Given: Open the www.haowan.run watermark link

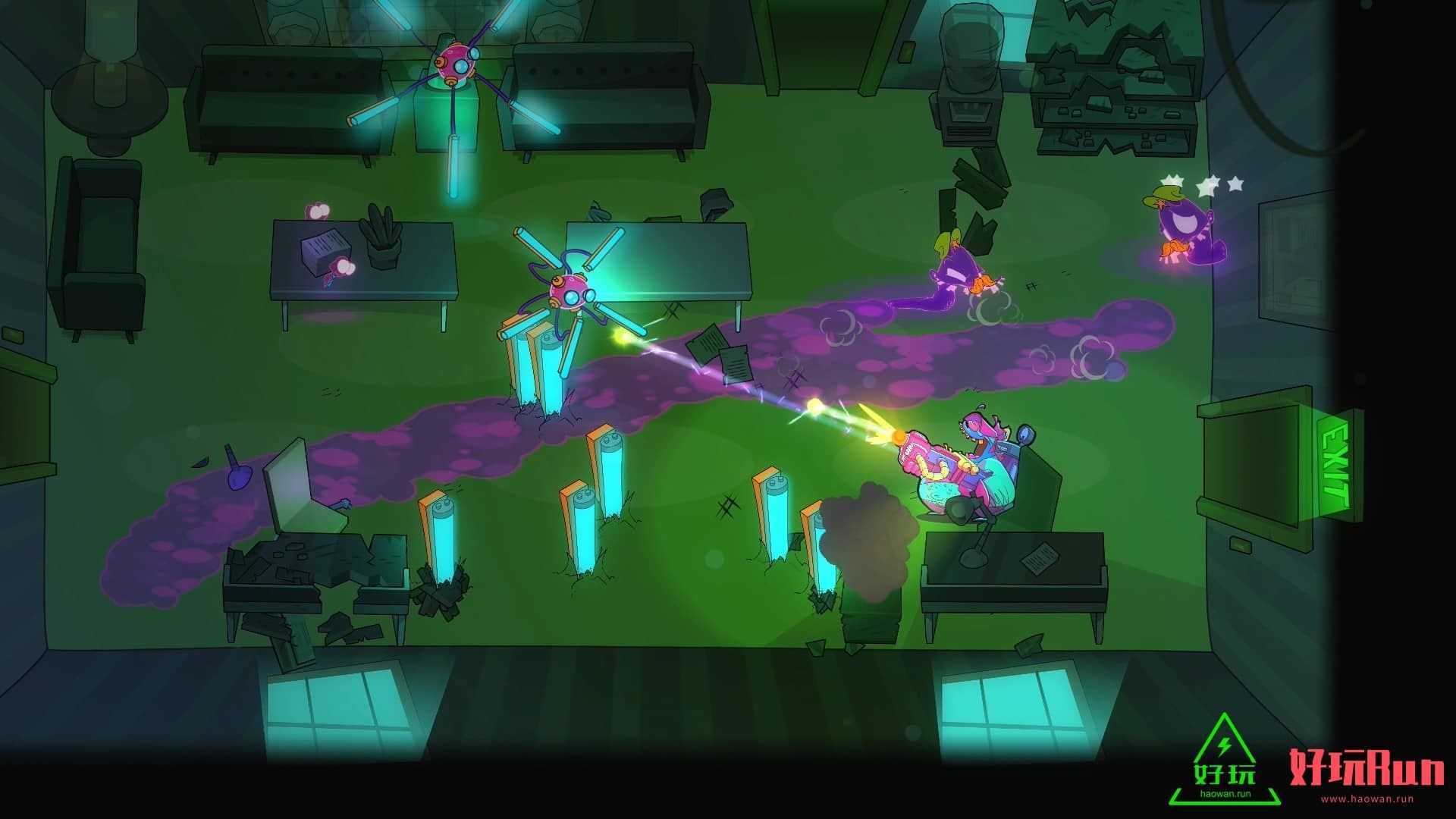Looking at the screenshot, I should (1367, 799).
